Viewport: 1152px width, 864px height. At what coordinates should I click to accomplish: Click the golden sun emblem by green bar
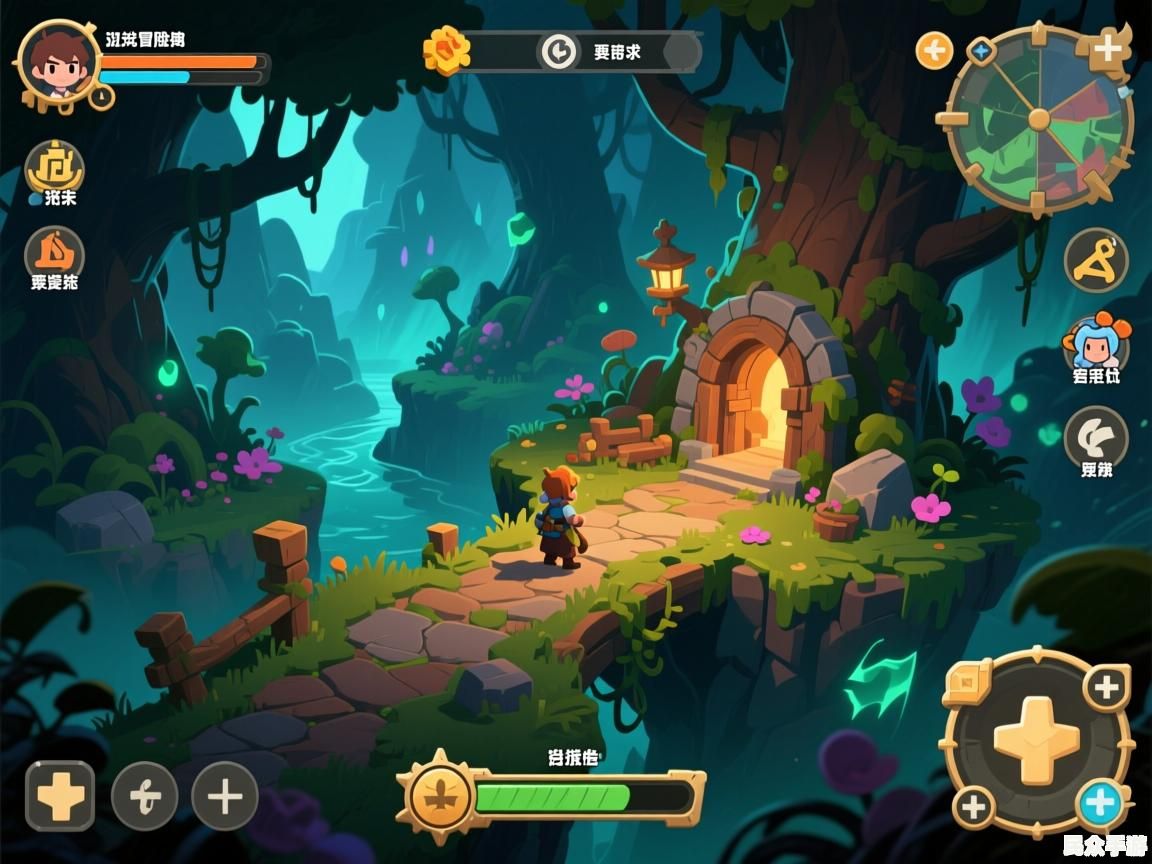(x=440, y=797)
